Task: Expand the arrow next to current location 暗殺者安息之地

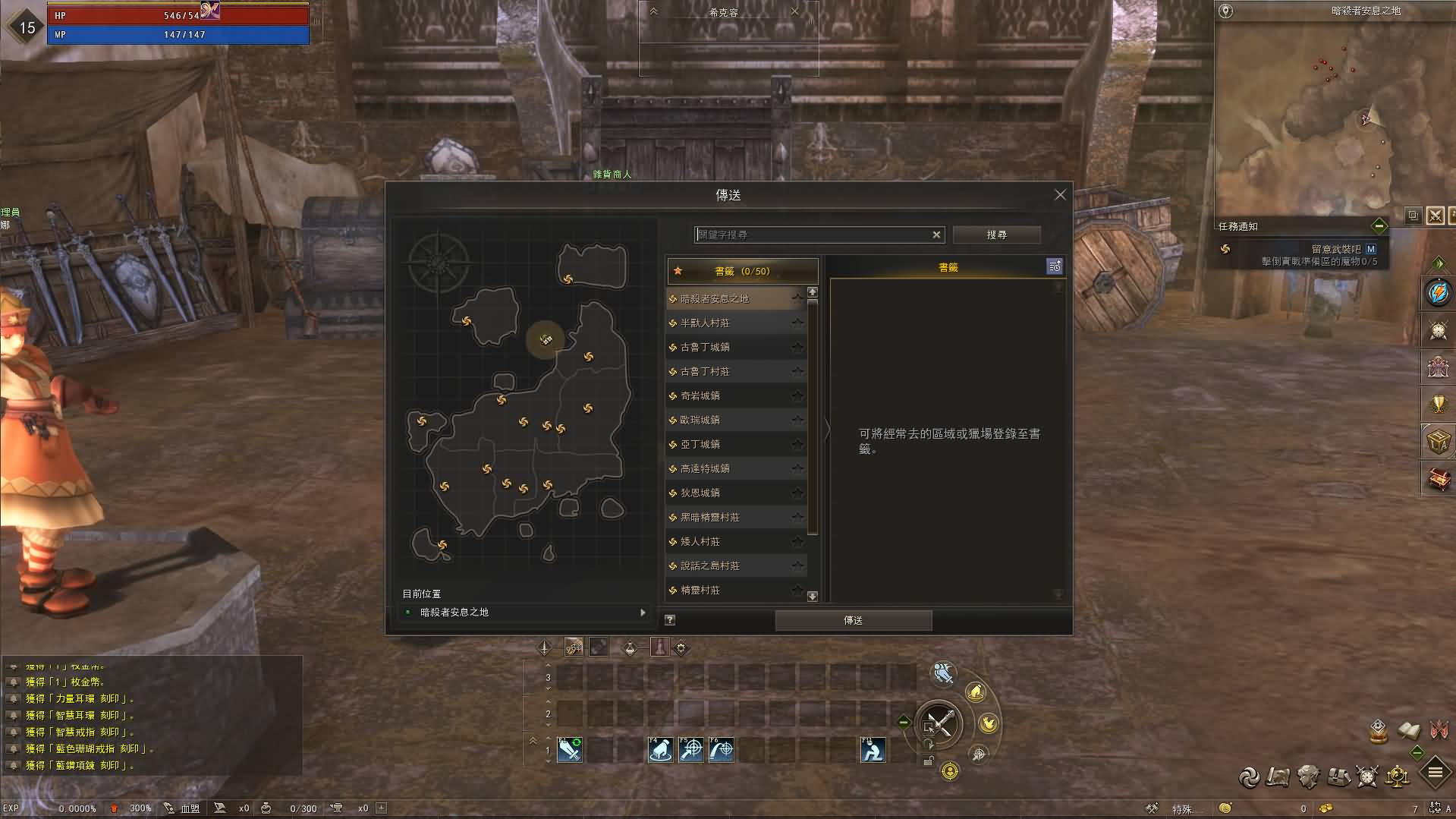Action: [x=642, y=612]
